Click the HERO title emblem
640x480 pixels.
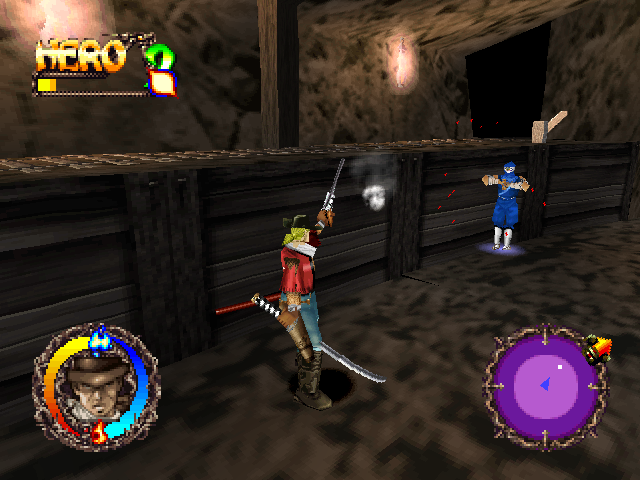[82, 57]
